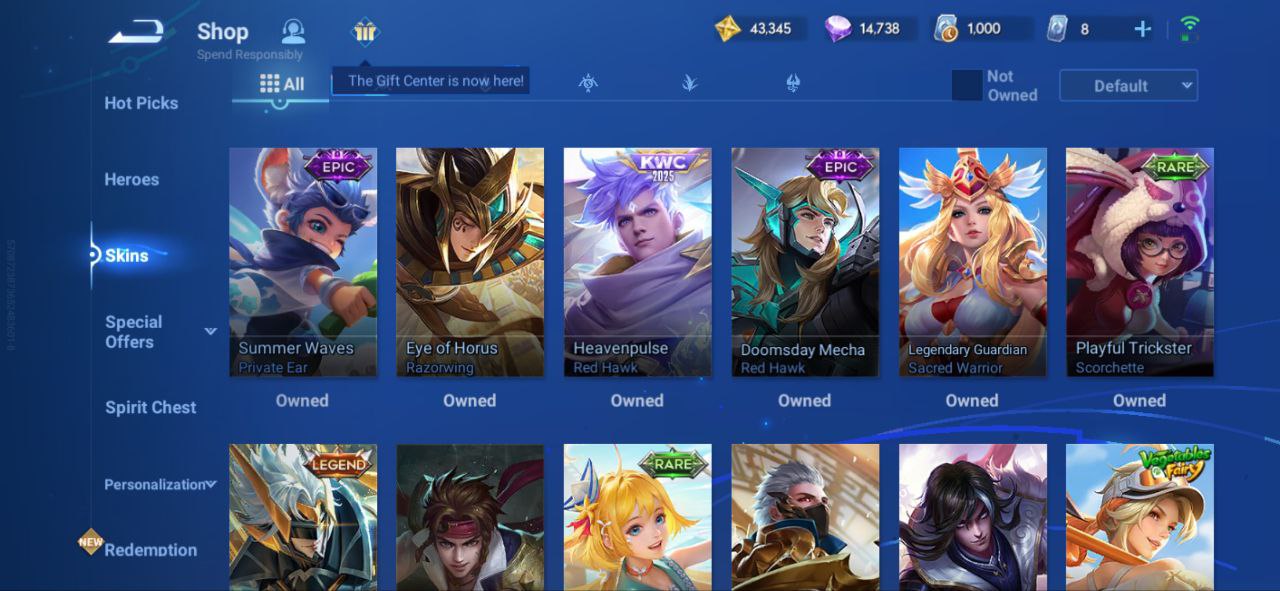1280x591 pixels.
Task: Select the All skins filter tab
Action: (282, 84)
